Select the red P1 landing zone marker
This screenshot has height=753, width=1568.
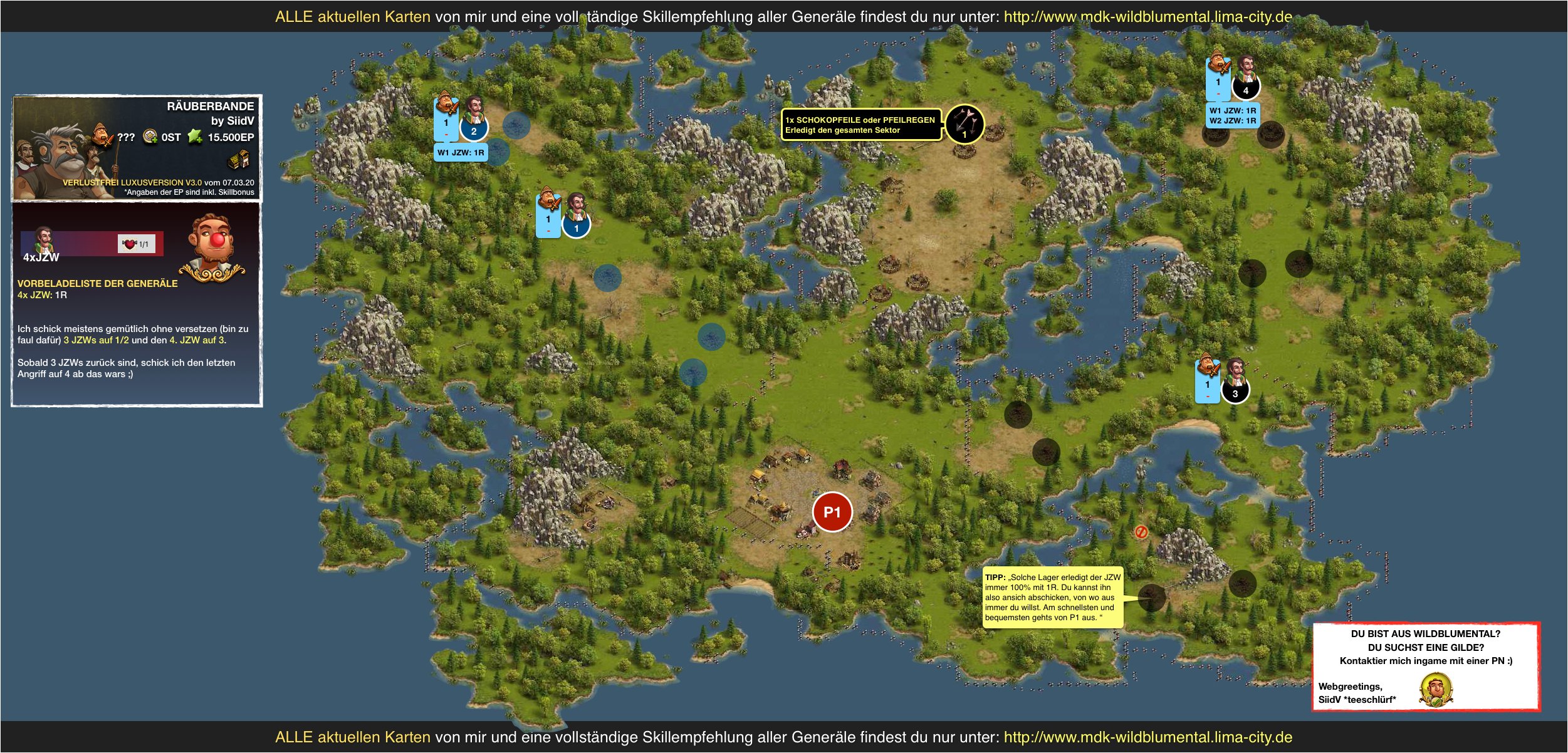tap(832, 512)
